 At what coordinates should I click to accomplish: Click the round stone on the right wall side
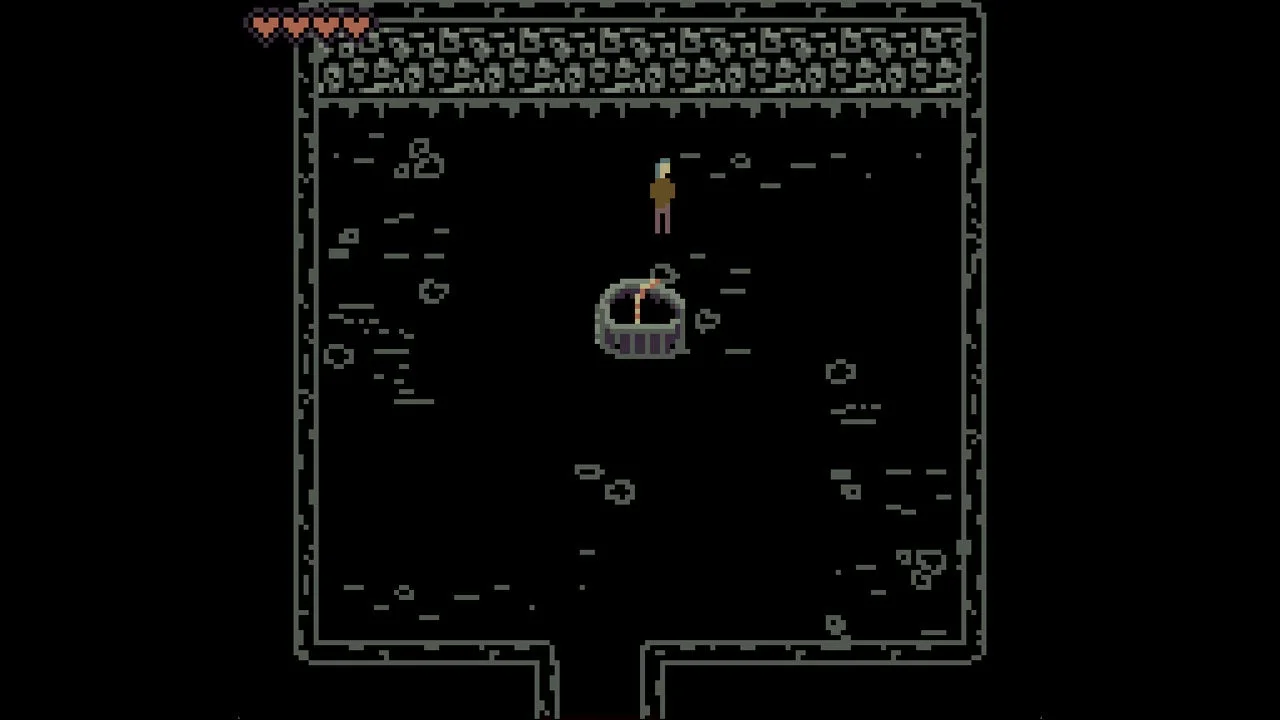click(x=840, y=371)
